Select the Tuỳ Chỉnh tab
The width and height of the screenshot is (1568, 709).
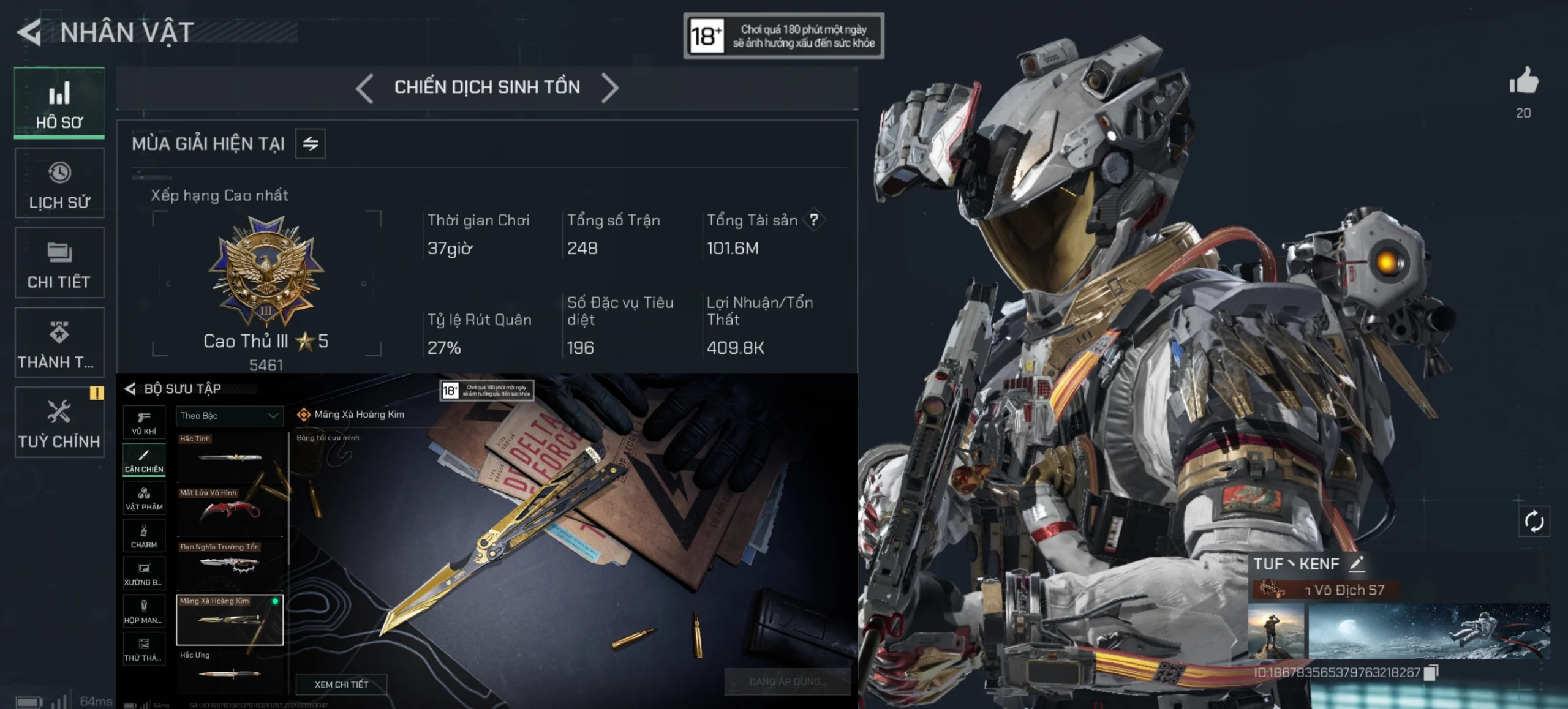59,422
